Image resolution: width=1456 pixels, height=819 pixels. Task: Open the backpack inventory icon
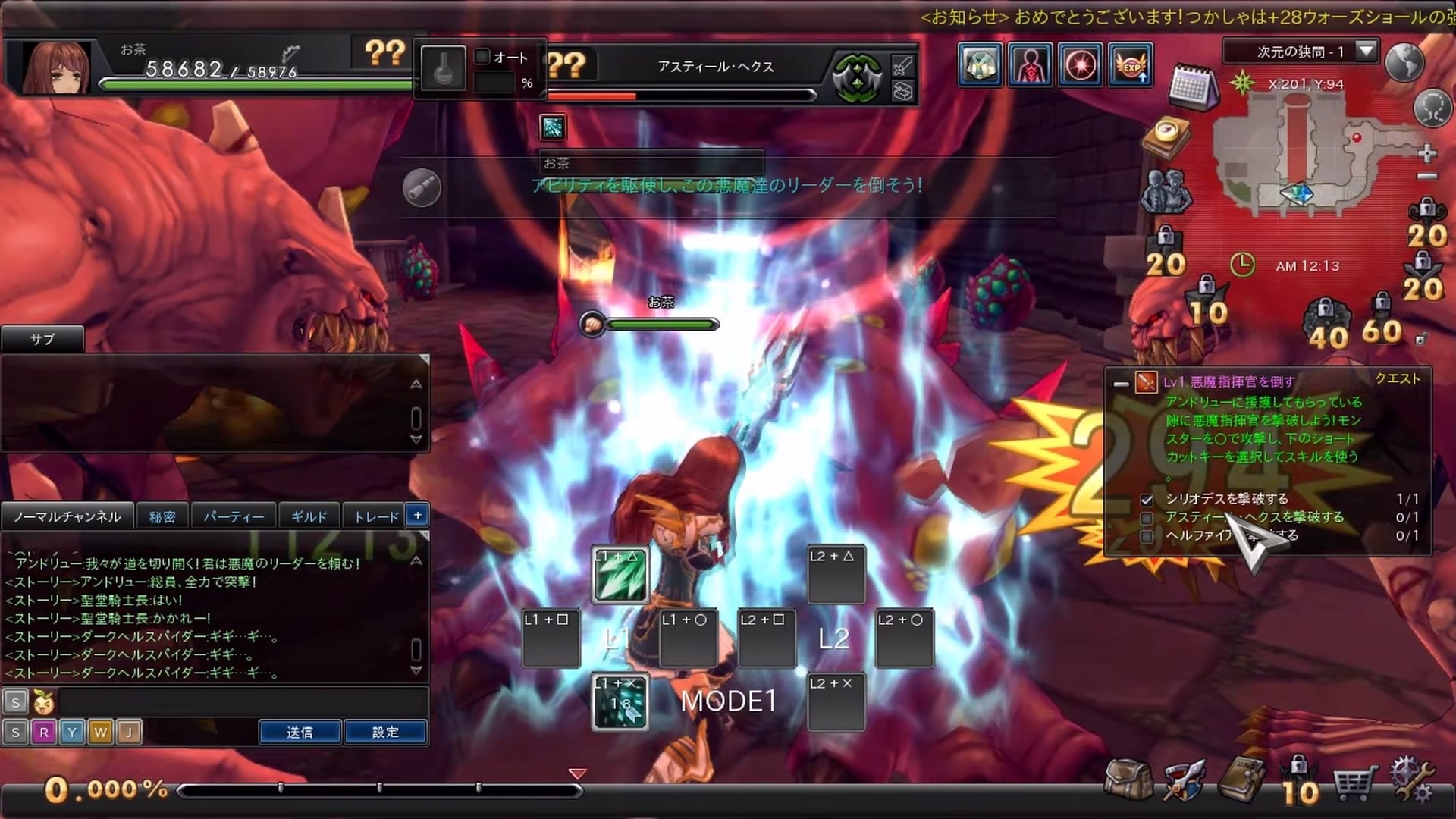click(x=1128, y=779)
